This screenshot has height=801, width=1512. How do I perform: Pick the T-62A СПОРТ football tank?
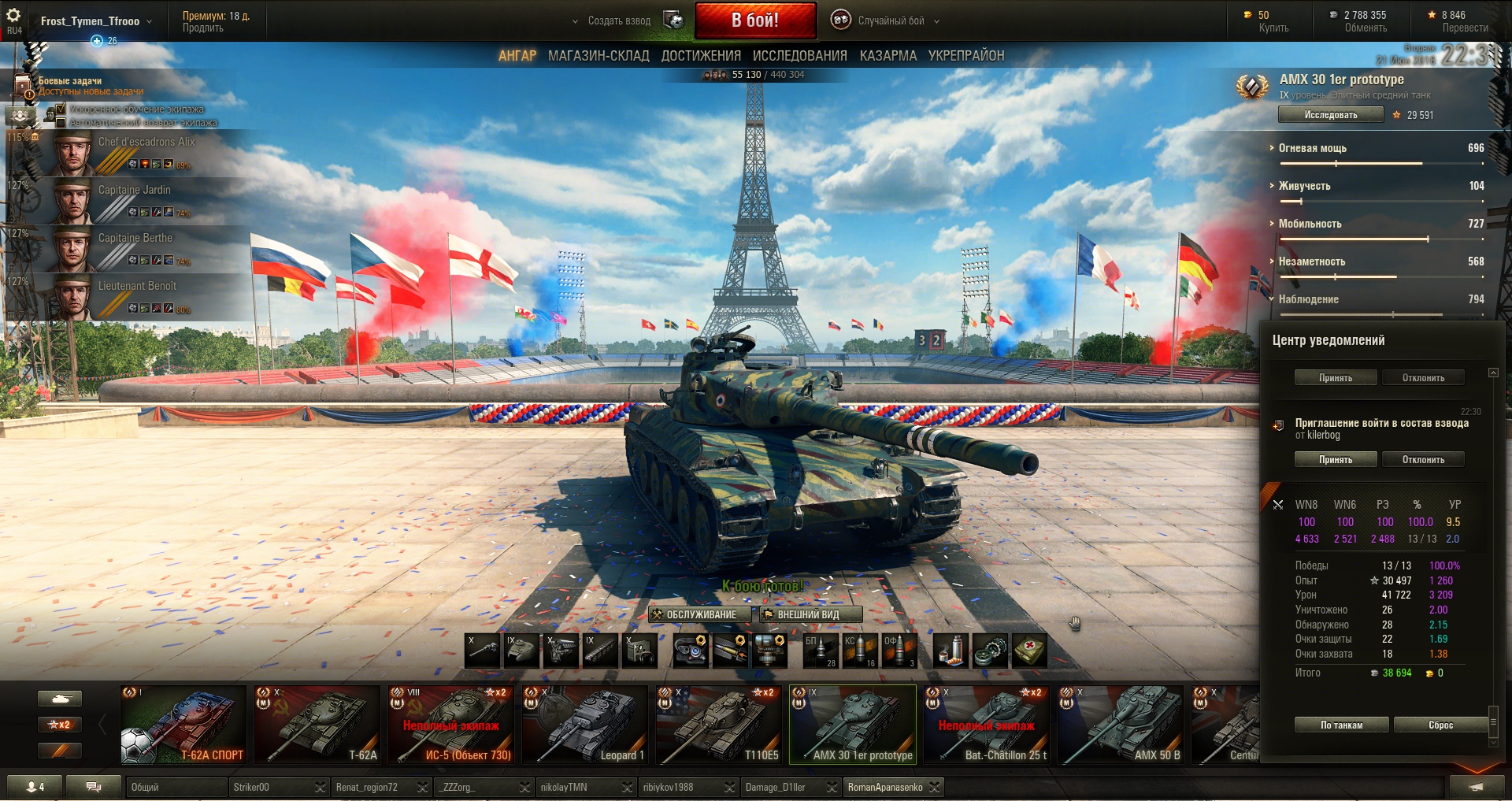coord(183,725)
